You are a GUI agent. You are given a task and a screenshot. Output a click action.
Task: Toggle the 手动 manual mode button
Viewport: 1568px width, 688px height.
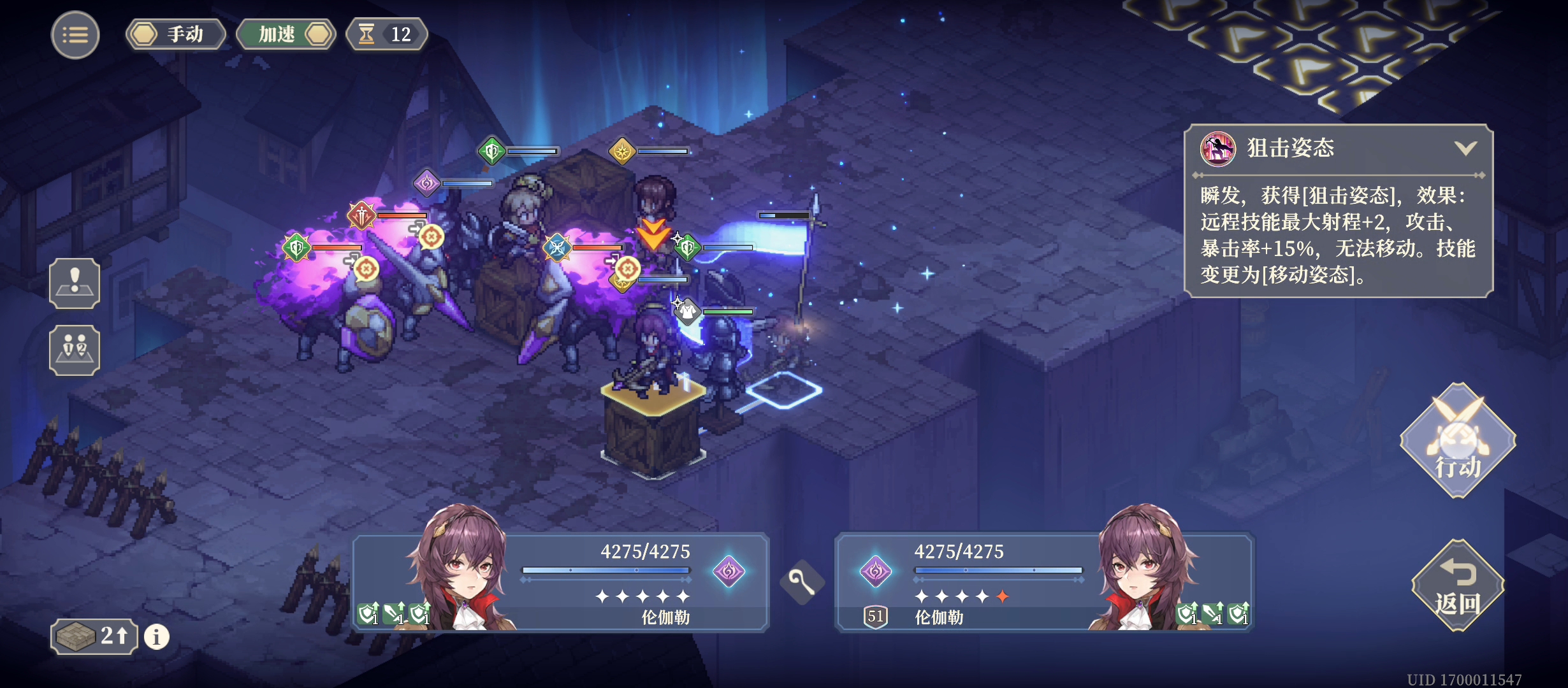tap(176, 34)
